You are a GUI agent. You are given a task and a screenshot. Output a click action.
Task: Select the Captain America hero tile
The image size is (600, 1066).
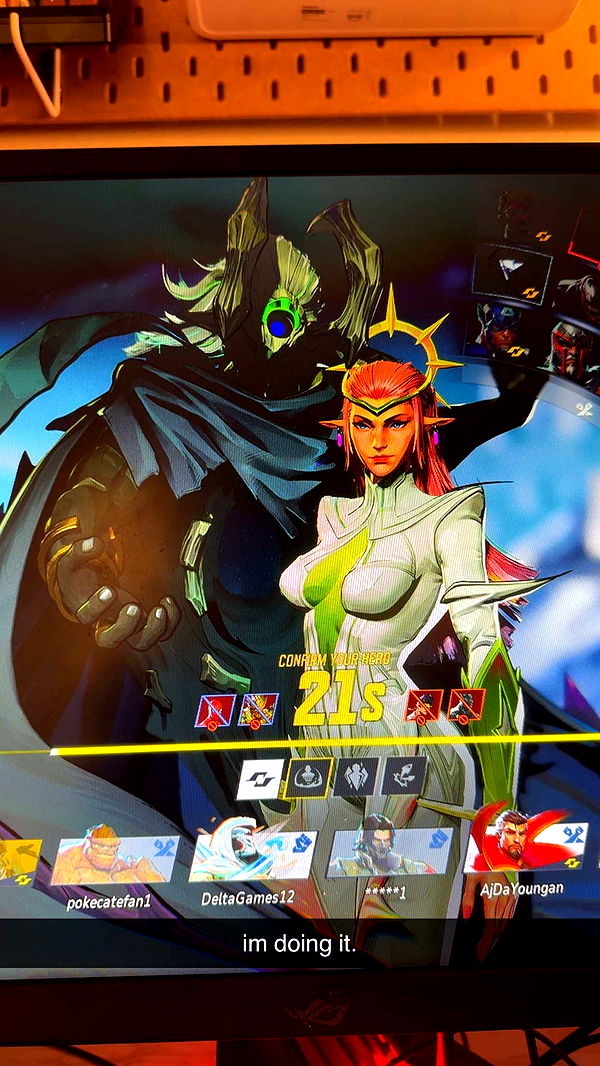[499, 332]
